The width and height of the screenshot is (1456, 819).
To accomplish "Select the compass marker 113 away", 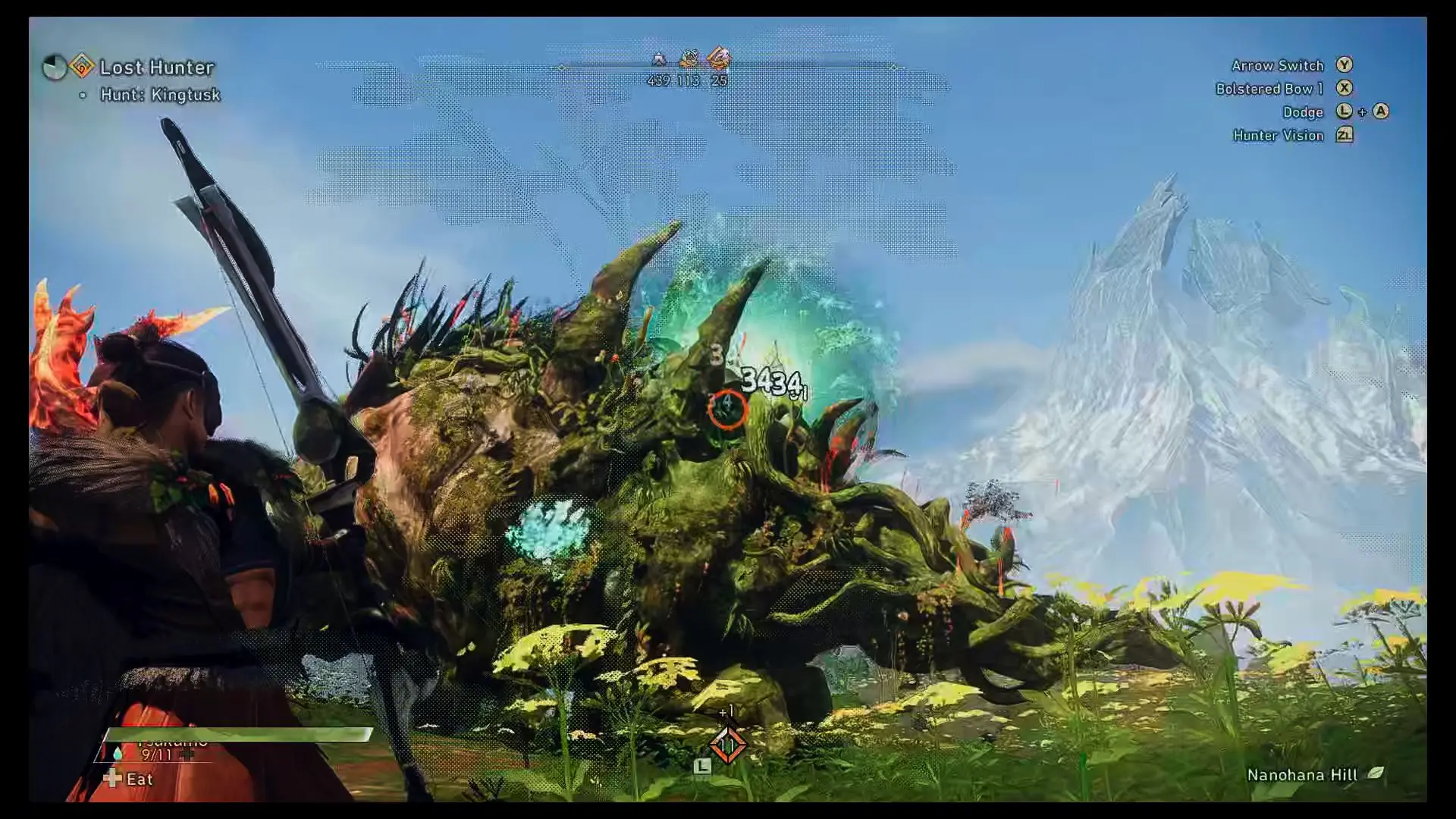I will (x=689, y=58).
